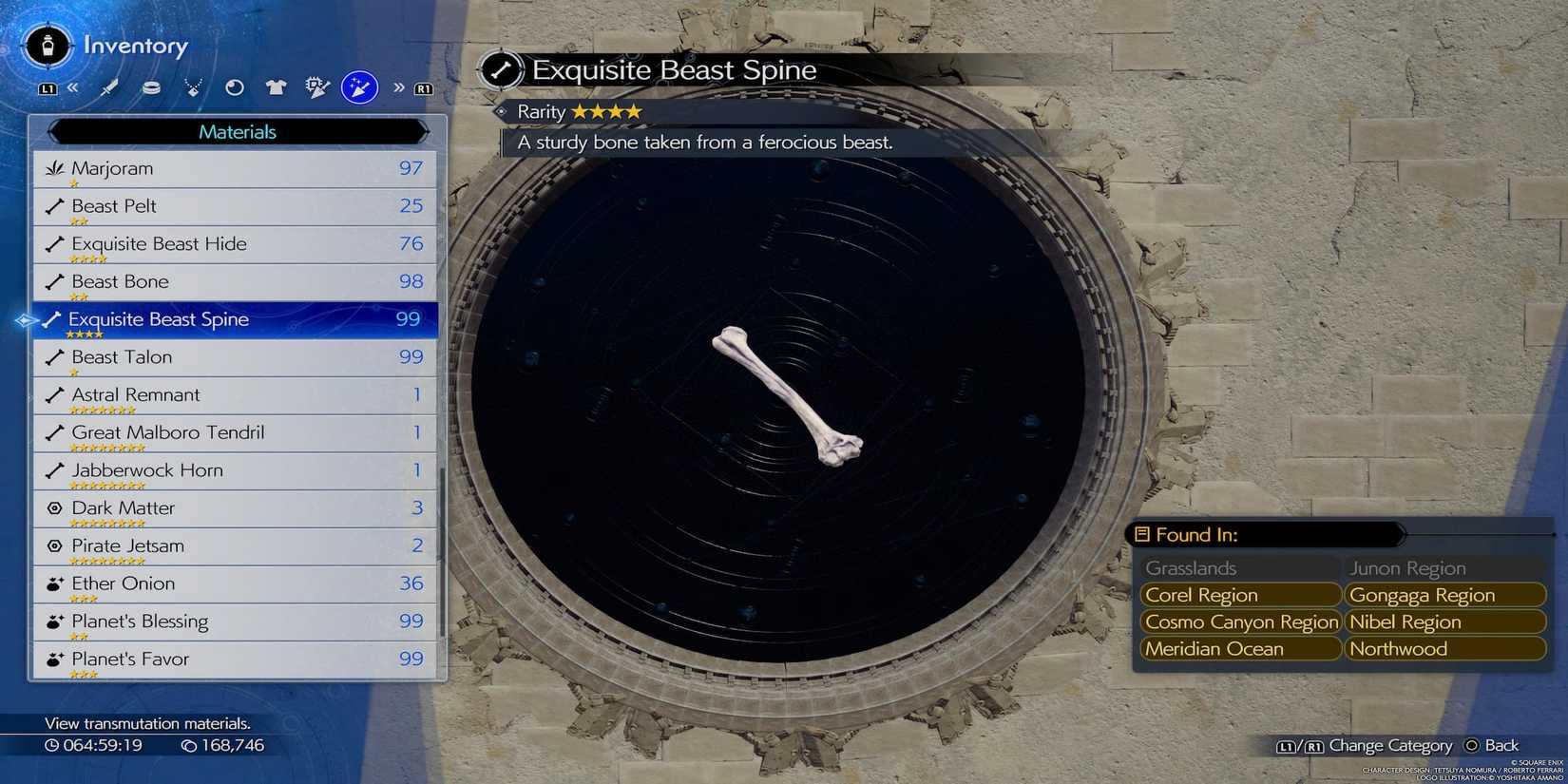This screenshot has height=784, width=1568.
Task: Click the Back button
Action: (1492, 745)
